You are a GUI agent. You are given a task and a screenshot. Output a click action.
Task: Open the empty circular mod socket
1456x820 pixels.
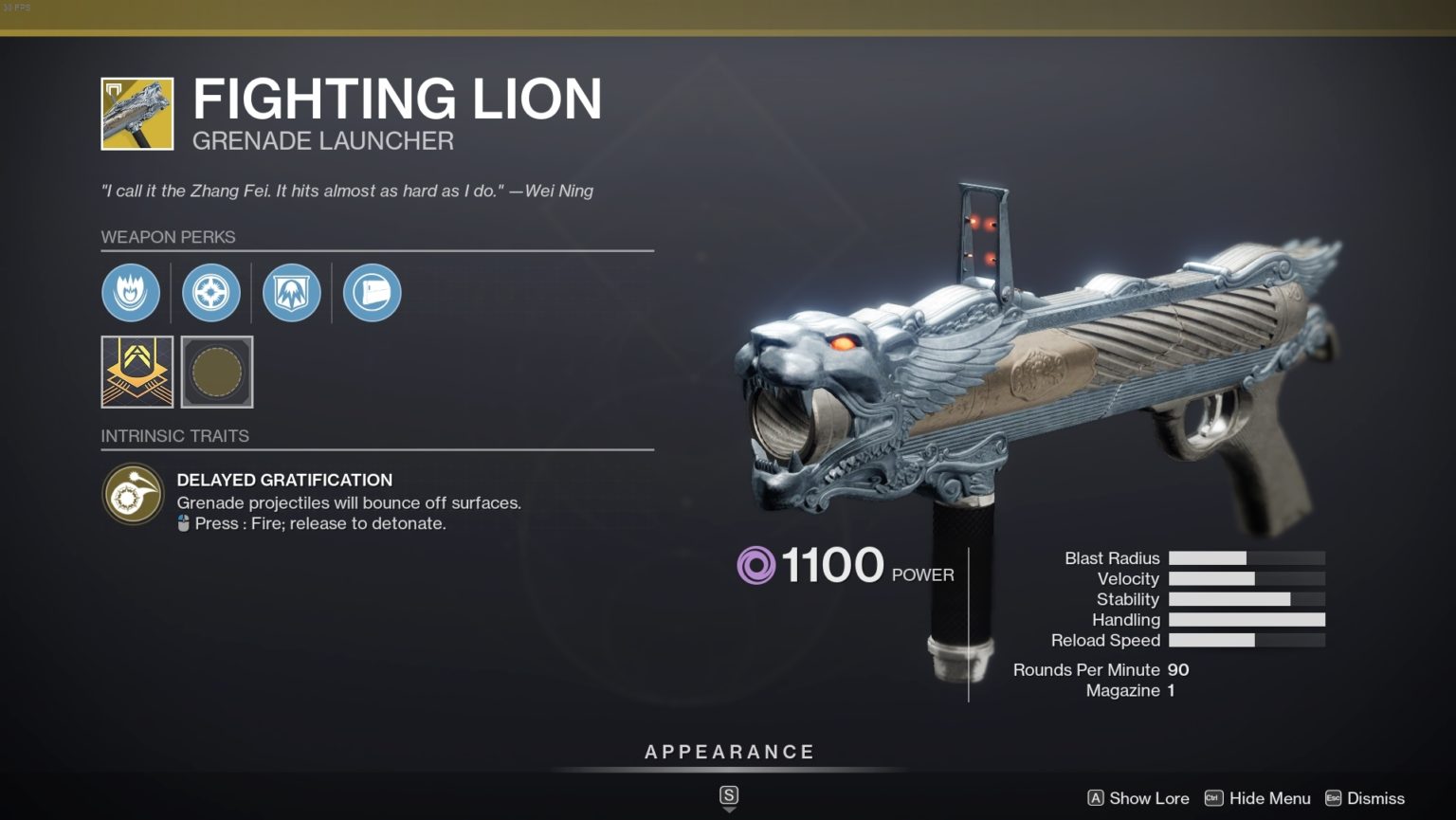(216, 372)
